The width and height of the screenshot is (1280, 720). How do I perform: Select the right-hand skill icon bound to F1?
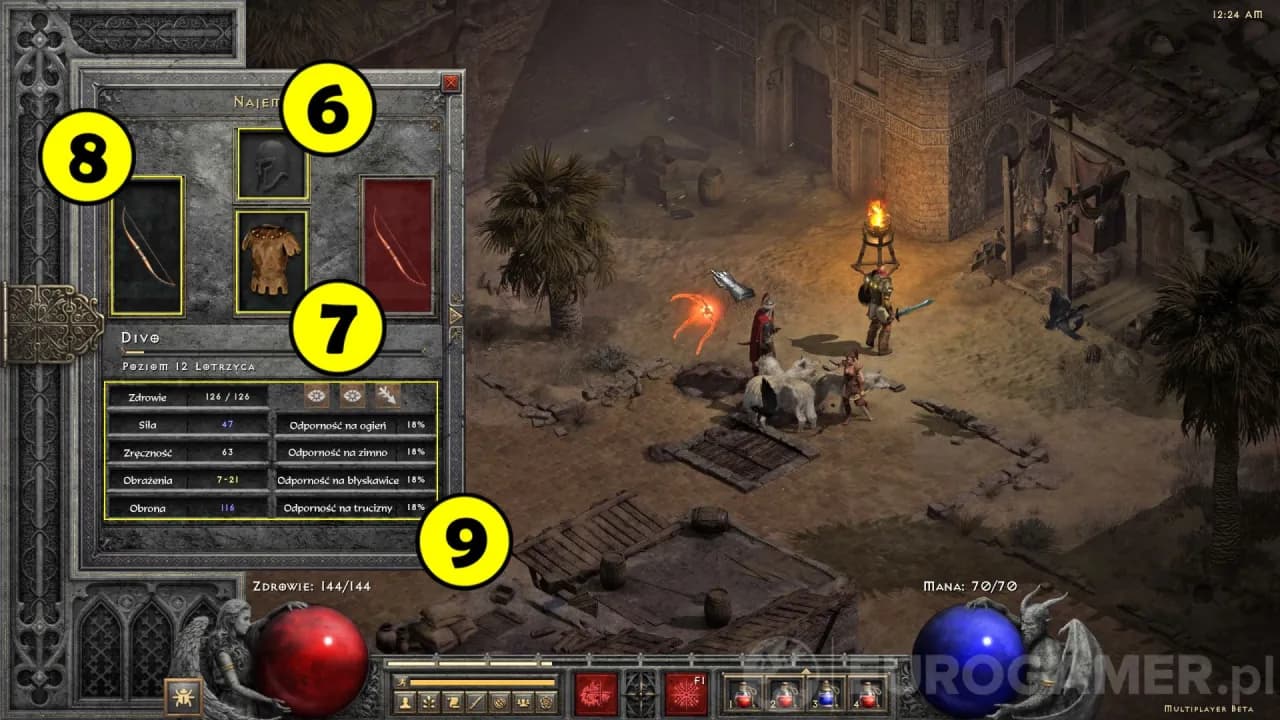(x=685, y=694)
